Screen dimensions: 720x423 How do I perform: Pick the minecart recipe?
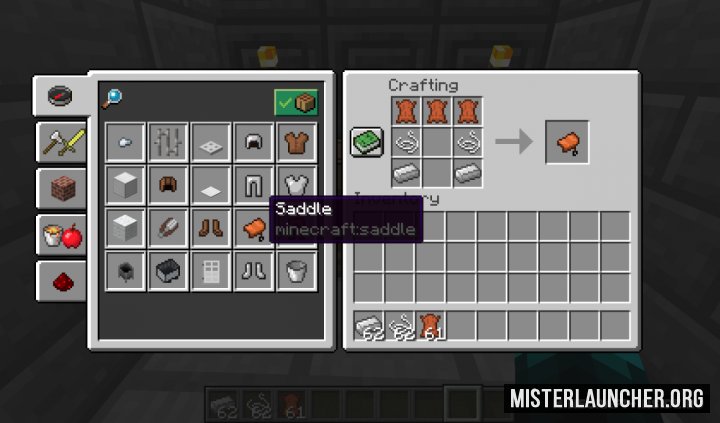click(168, 270)
